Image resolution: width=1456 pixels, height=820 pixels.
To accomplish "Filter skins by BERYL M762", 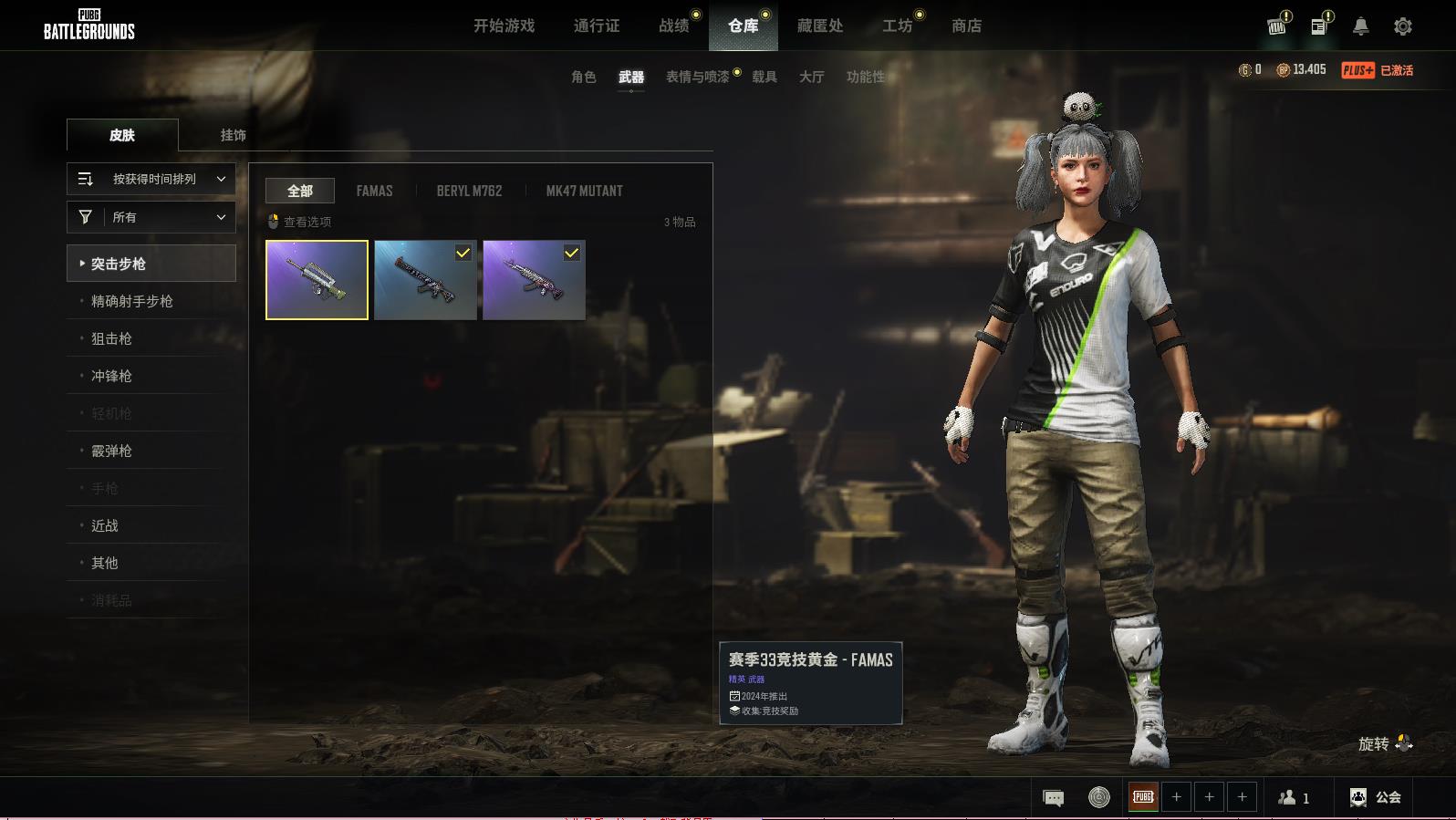I will [x=469, y=191].
